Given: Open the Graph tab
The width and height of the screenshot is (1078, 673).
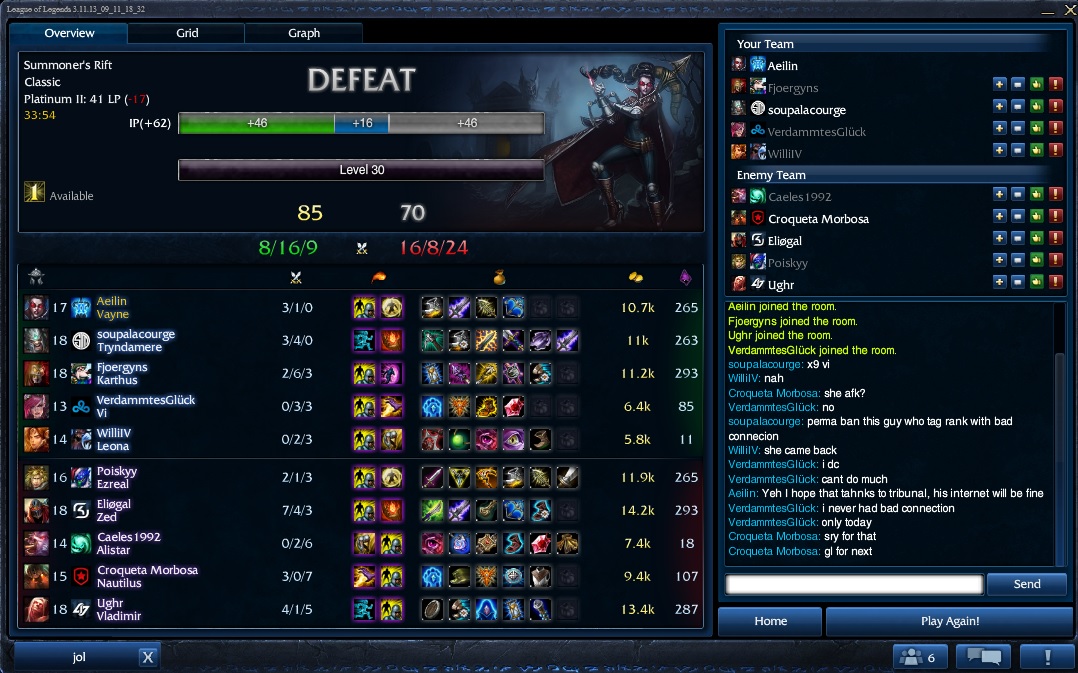Looking at the screenshot, I should pyautogui.click(x=304, y=33).
